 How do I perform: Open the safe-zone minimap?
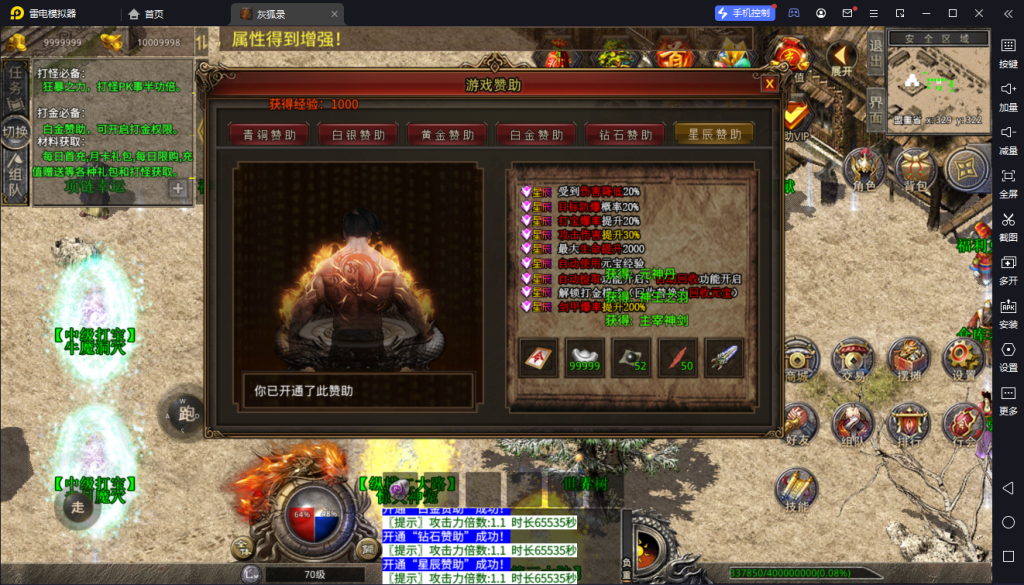click(937, 85)
